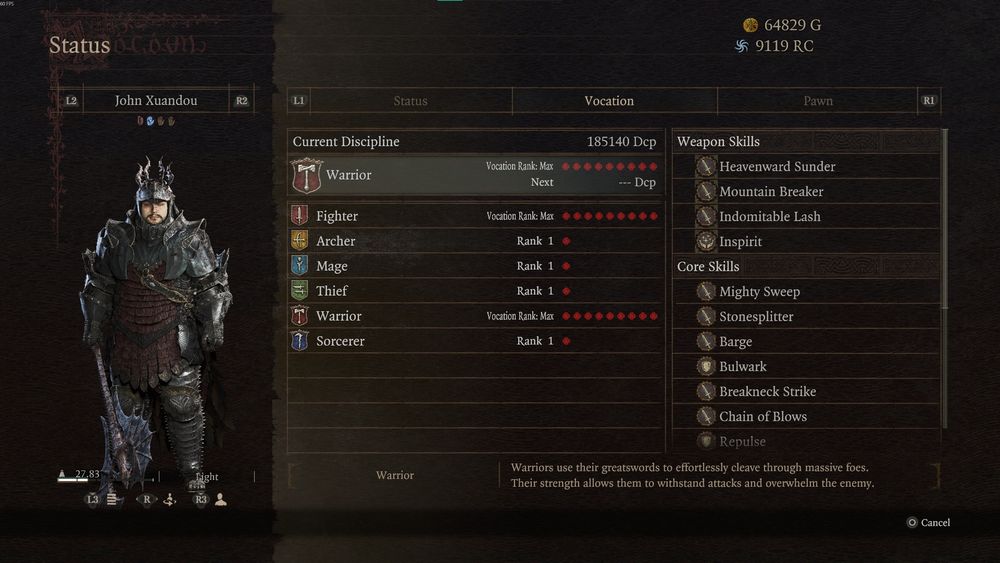Select the Heavenward Sunder weapon skill
This screenshot has width=1000, height=563.
(777, 167)
